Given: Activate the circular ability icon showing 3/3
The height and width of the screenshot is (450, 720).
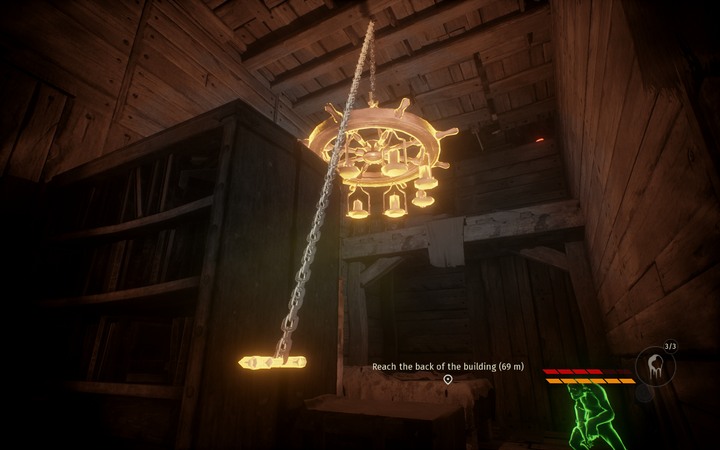Looking at the screenshot, I should coord(656,366).
